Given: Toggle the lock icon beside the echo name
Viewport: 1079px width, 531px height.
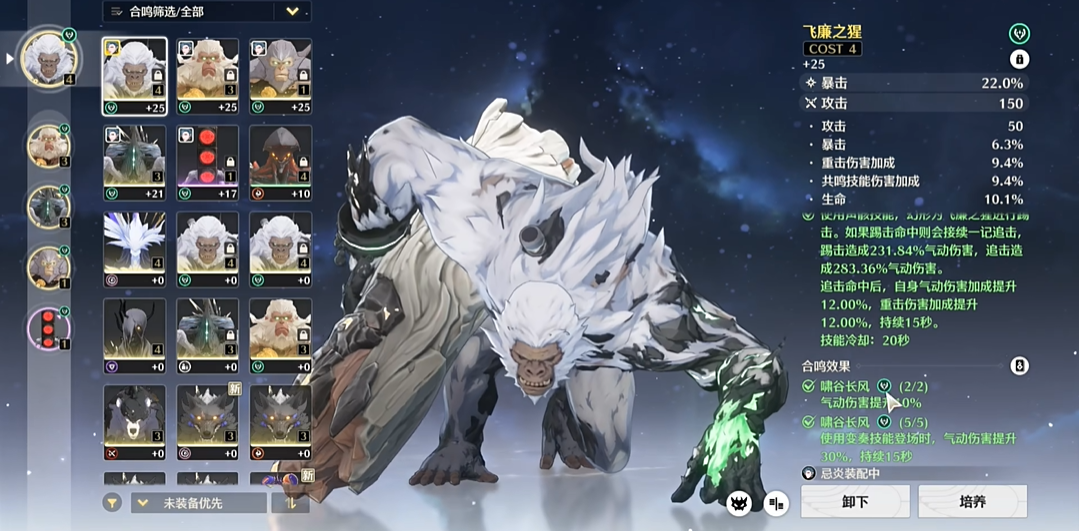Looking at the screenshot, I should [1019, 59].
